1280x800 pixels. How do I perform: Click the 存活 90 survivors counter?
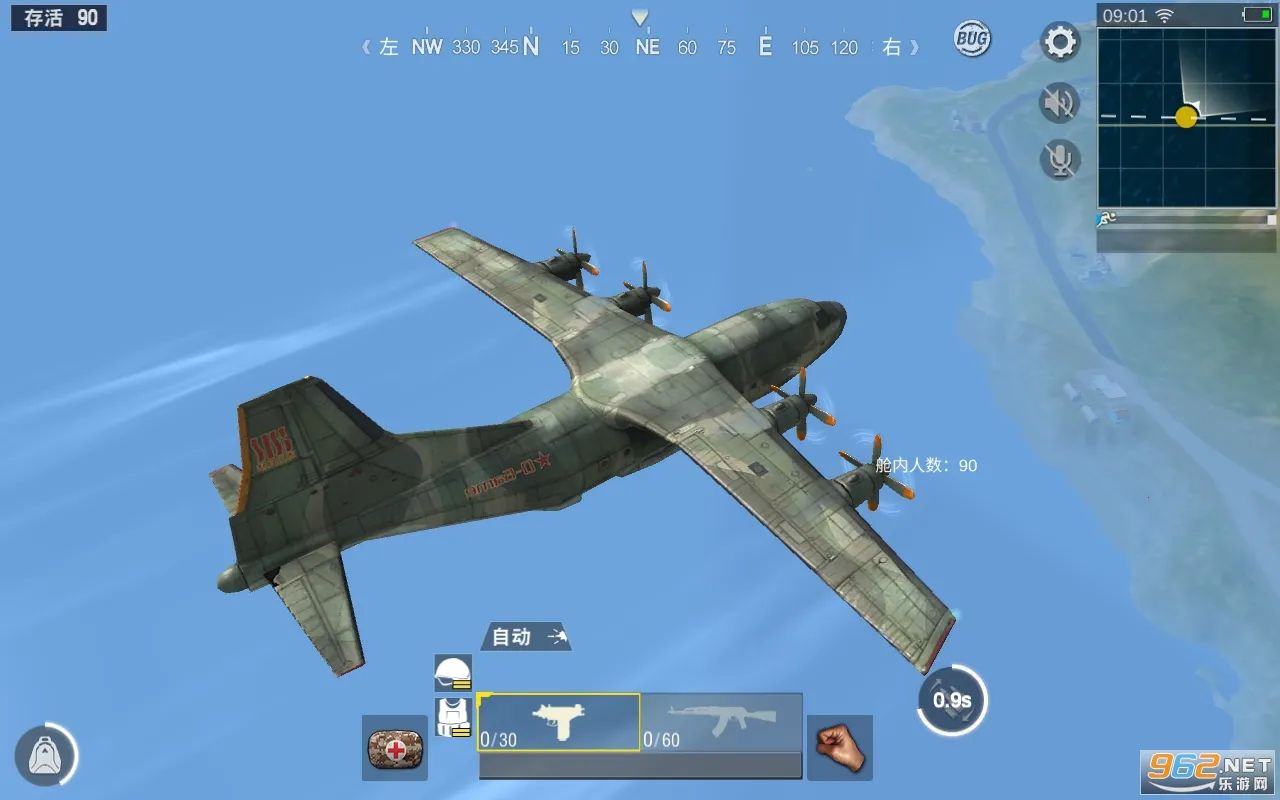[58, 17]
